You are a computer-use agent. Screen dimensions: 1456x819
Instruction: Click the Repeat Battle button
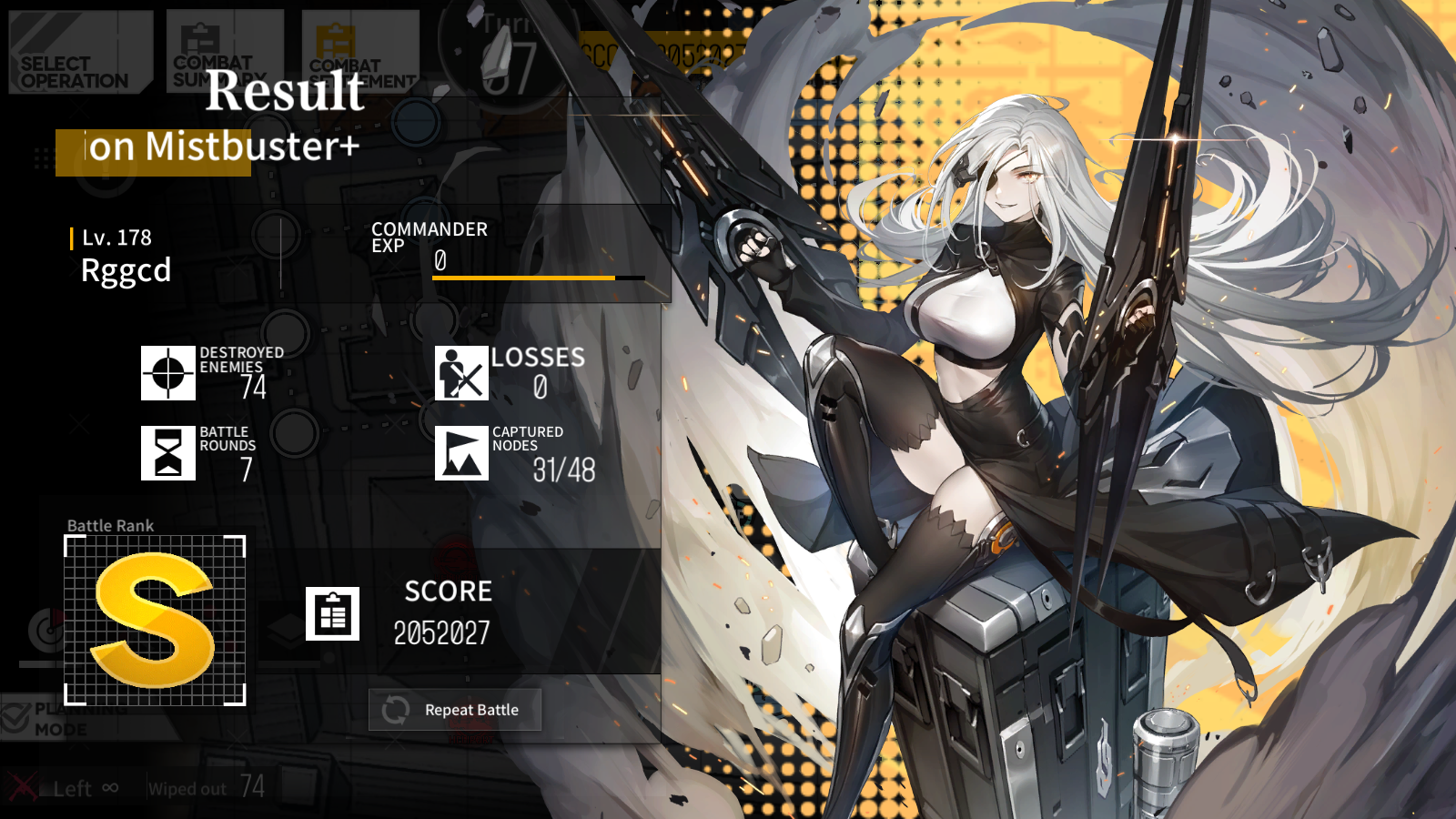coord(455,710)
